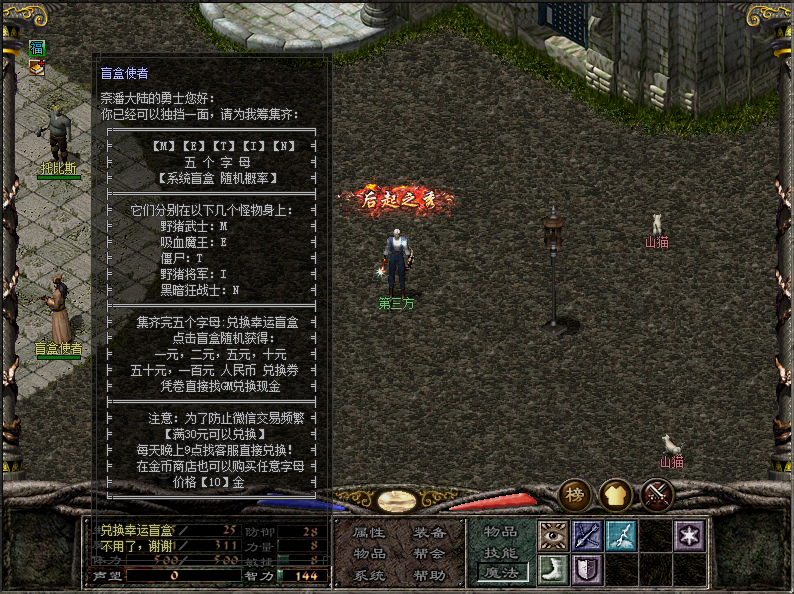This screenshot has width=794, height=594.
Task: Open the 属性 attributes menu
Action: pyautogui.click(x=369, y=533)
